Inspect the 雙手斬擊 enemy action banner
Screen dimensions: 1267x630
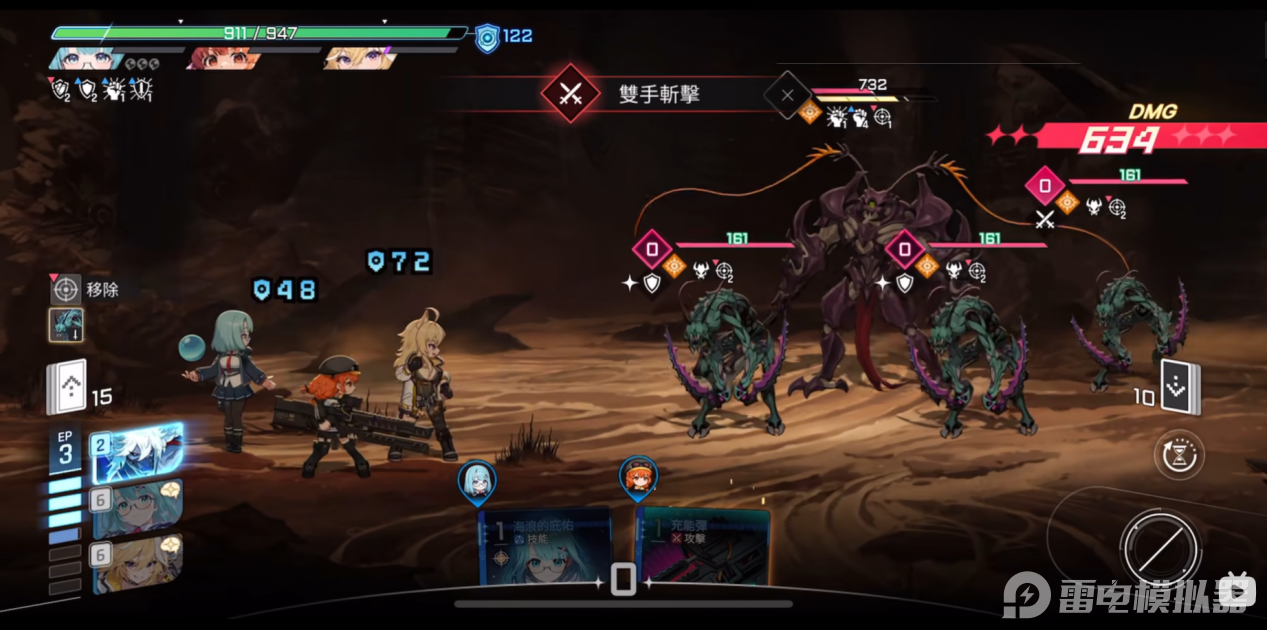pyautogui.click(x=640, y=95)
